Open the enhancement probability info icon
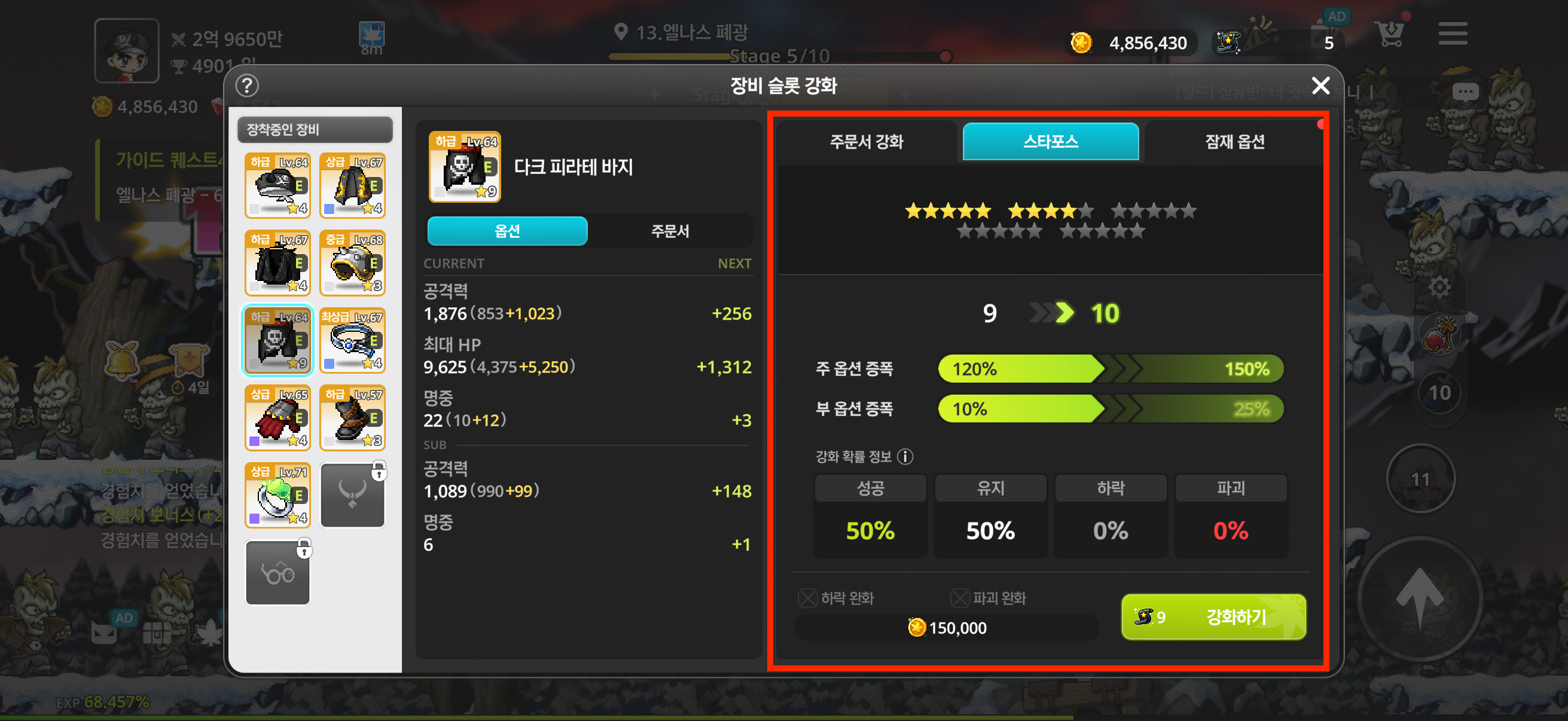The width and height of the screenshot is (1568, 721). 907,457
